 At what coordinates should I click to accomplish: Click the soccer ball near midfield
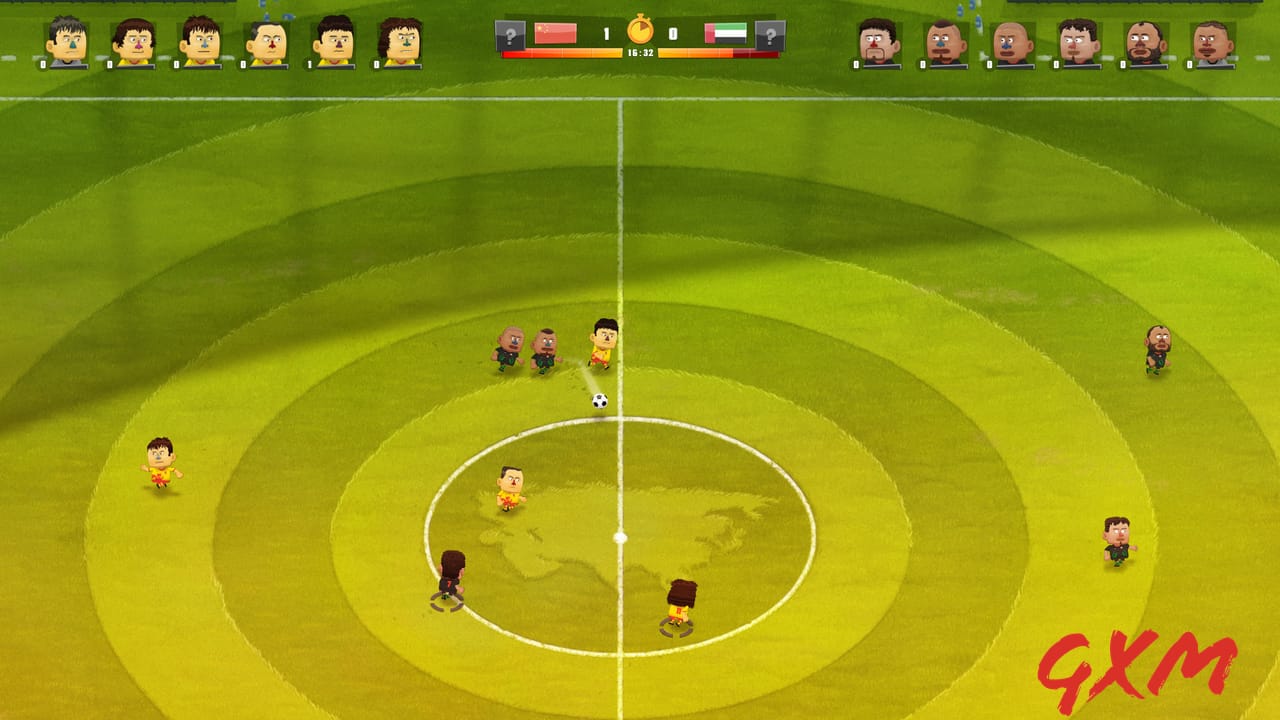597,400
